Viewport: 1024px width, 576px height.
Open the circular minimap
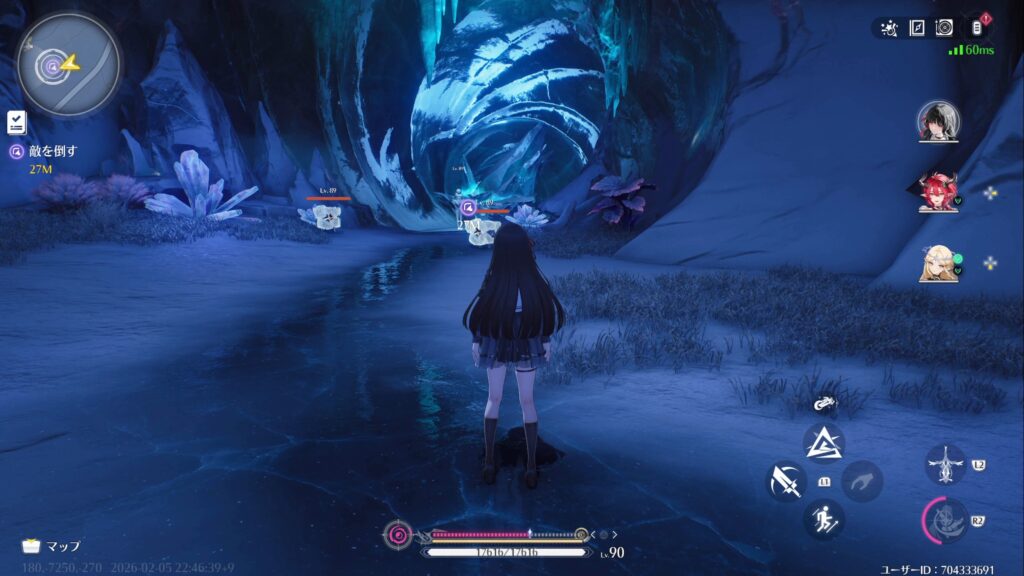[68, 65]
